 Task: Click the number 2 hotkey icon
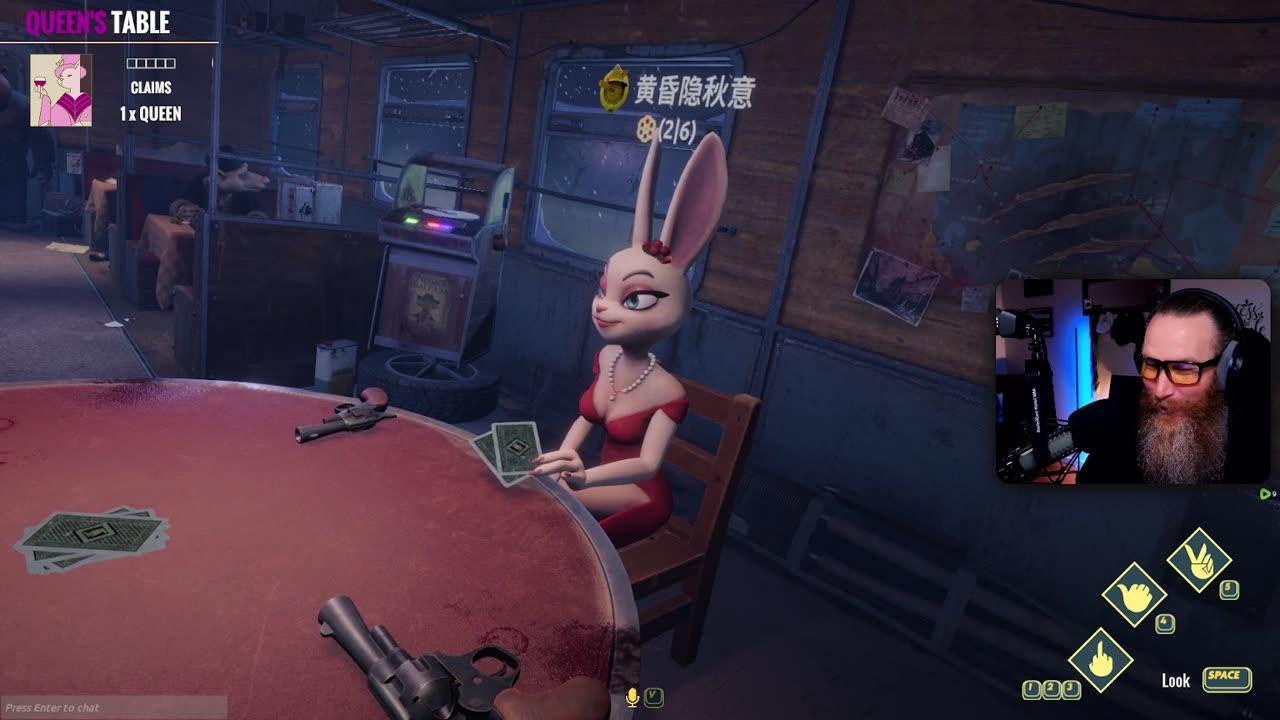pos(1051,686)
